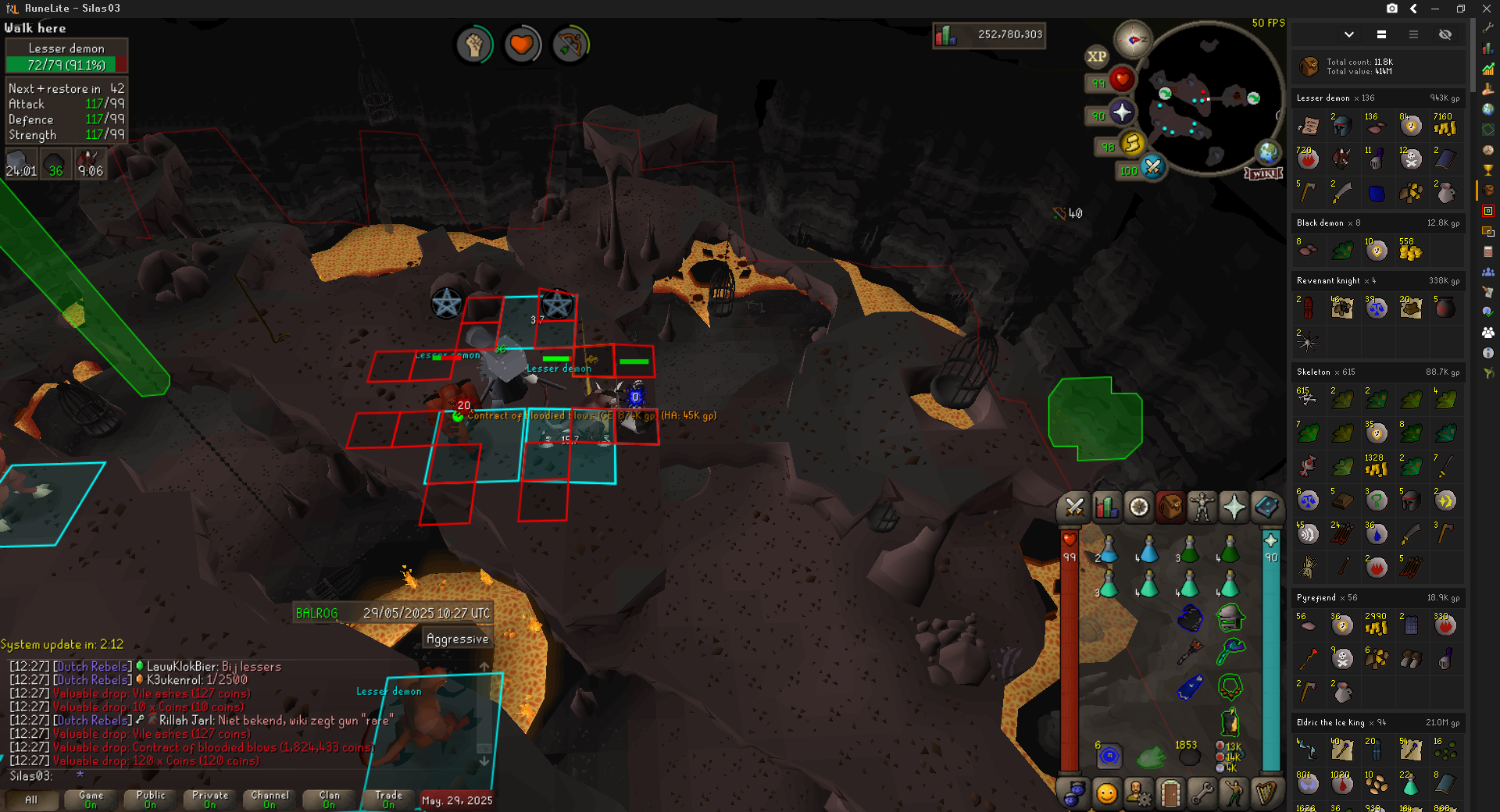Switch to the Skills tab
1500x812 pixels.
(1106, 507)
